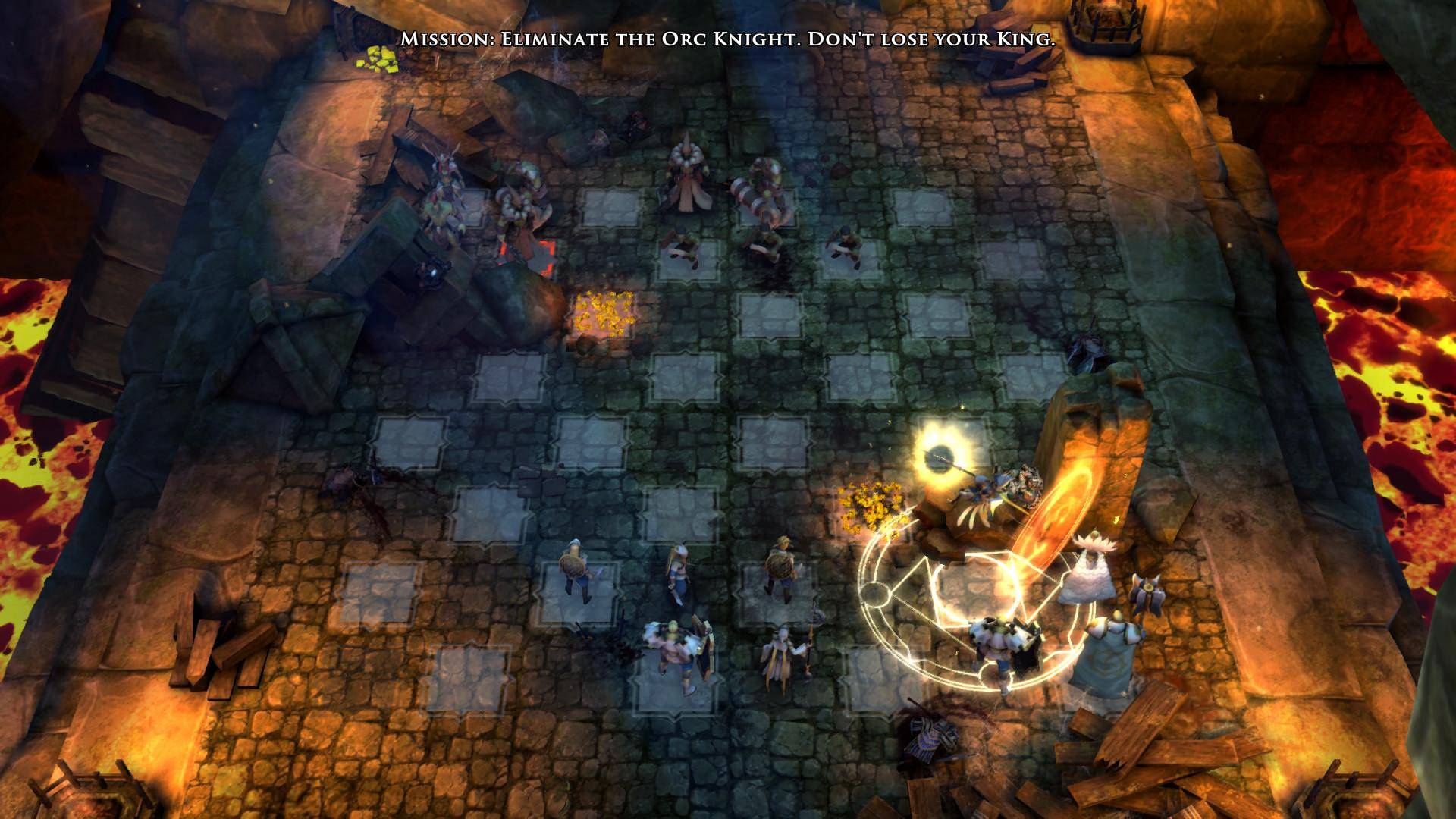Screen dimensions: 1456x819
Task: Select the gold-sparkling tile near the orc pieces
Action: tap(604, 312)
